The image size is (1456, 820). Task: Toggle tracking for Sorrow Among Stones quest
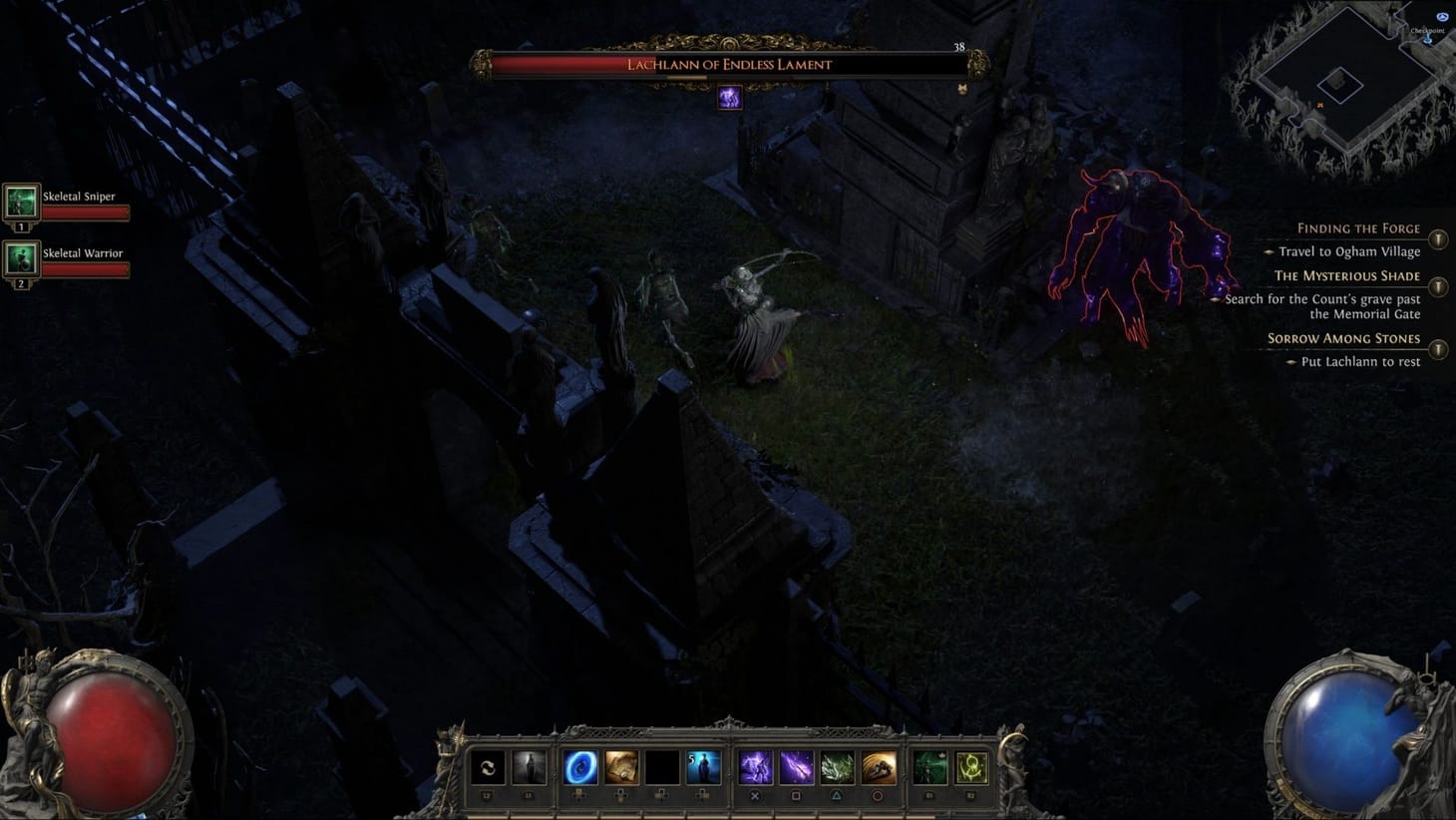pyautogui.click(x=1439, y=350)
